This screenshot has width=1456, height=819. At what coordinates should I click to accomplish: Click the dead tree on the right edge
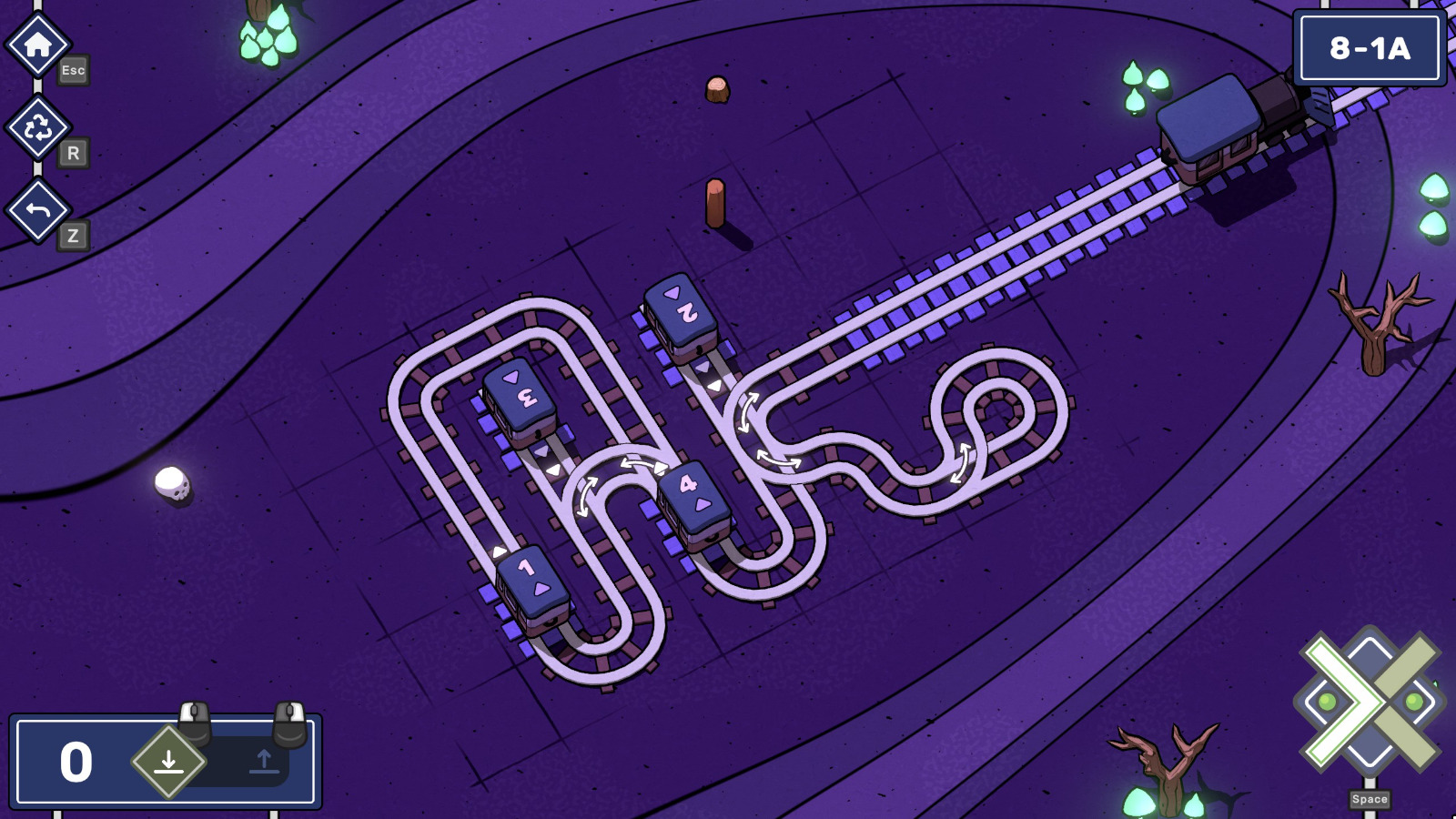tap(1374, 318)
